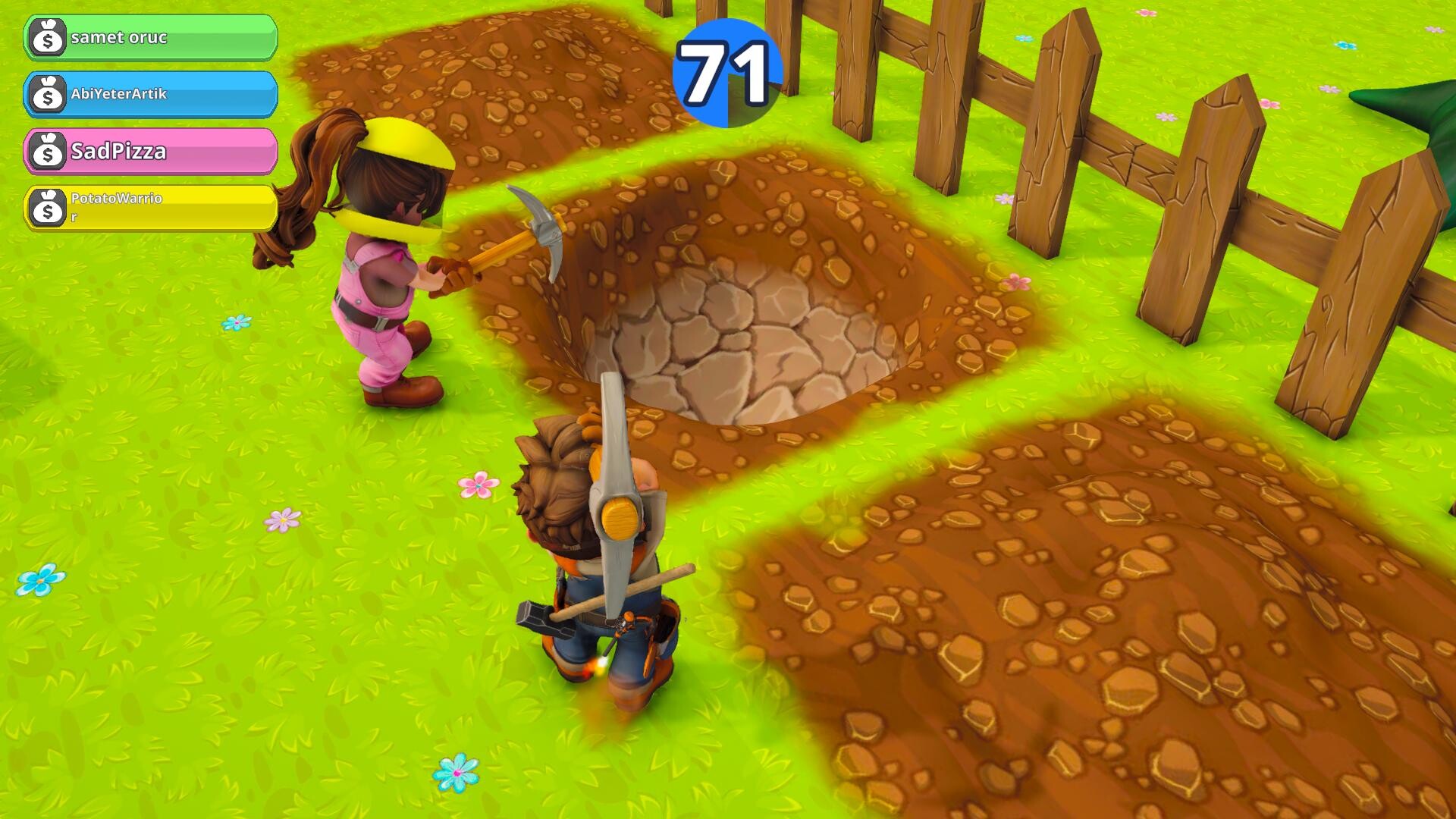Click the money bag icon beside AbiYeterArtik
Image resolution: width=1456 pixels, height=819 pixels.
(x=48, y=96)
